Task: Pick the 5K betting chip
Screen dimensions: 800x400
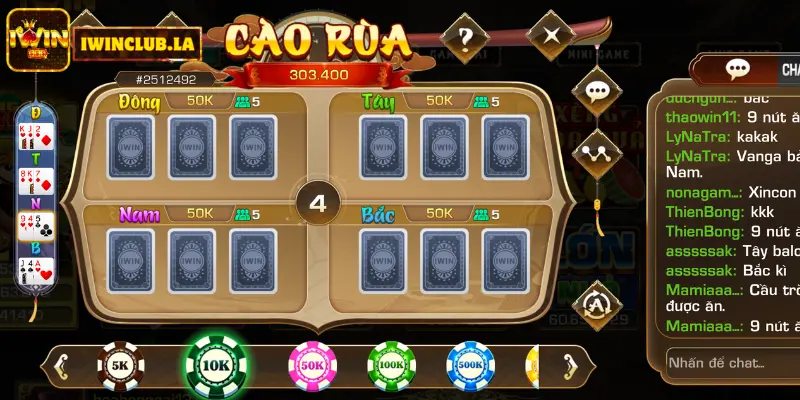Action: click(x=119, y=367)
